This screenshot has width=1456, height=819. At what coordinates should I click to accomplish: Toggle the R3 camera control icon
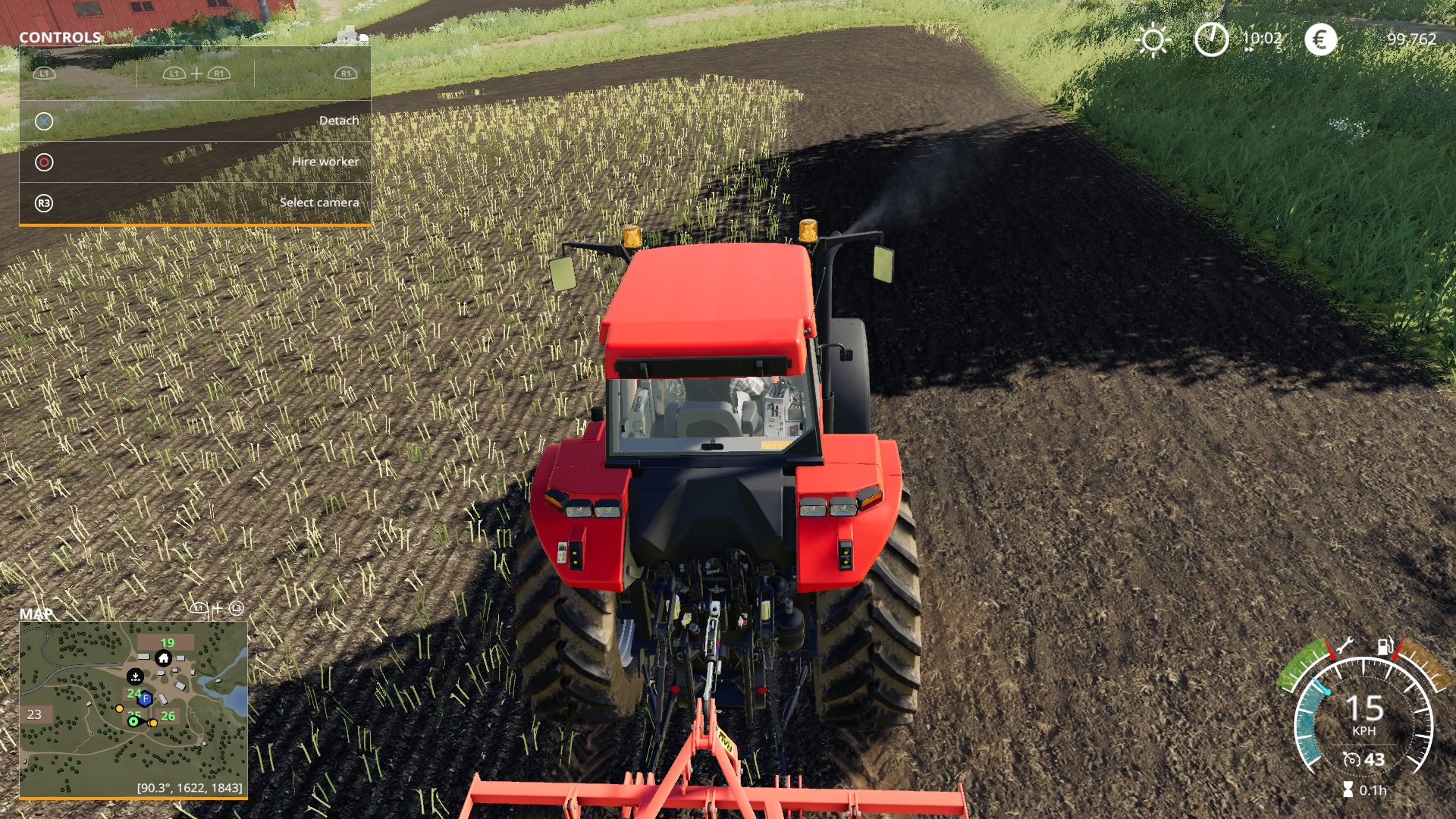[43, 202]
